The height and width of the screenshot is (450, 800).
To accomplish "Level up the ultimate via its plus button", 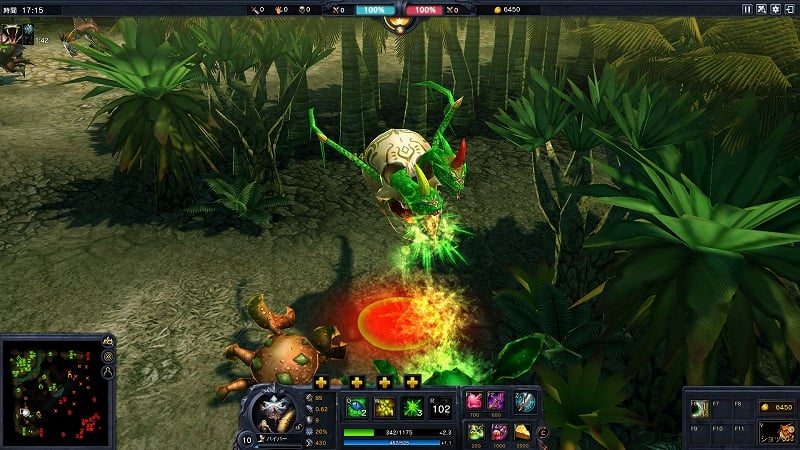I will 412,382.
